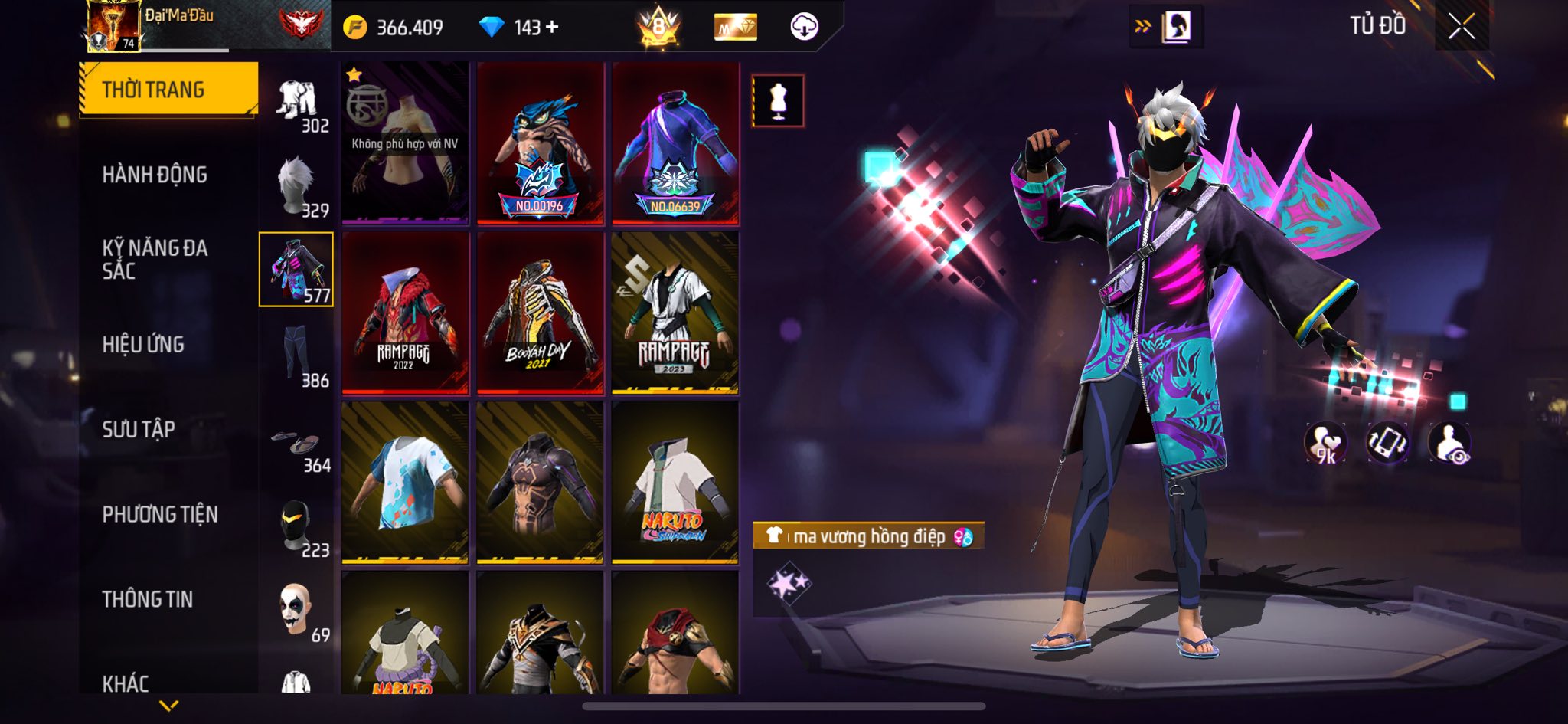
Task: Select the face mask category with 223 items
Action: click(297, 527)
